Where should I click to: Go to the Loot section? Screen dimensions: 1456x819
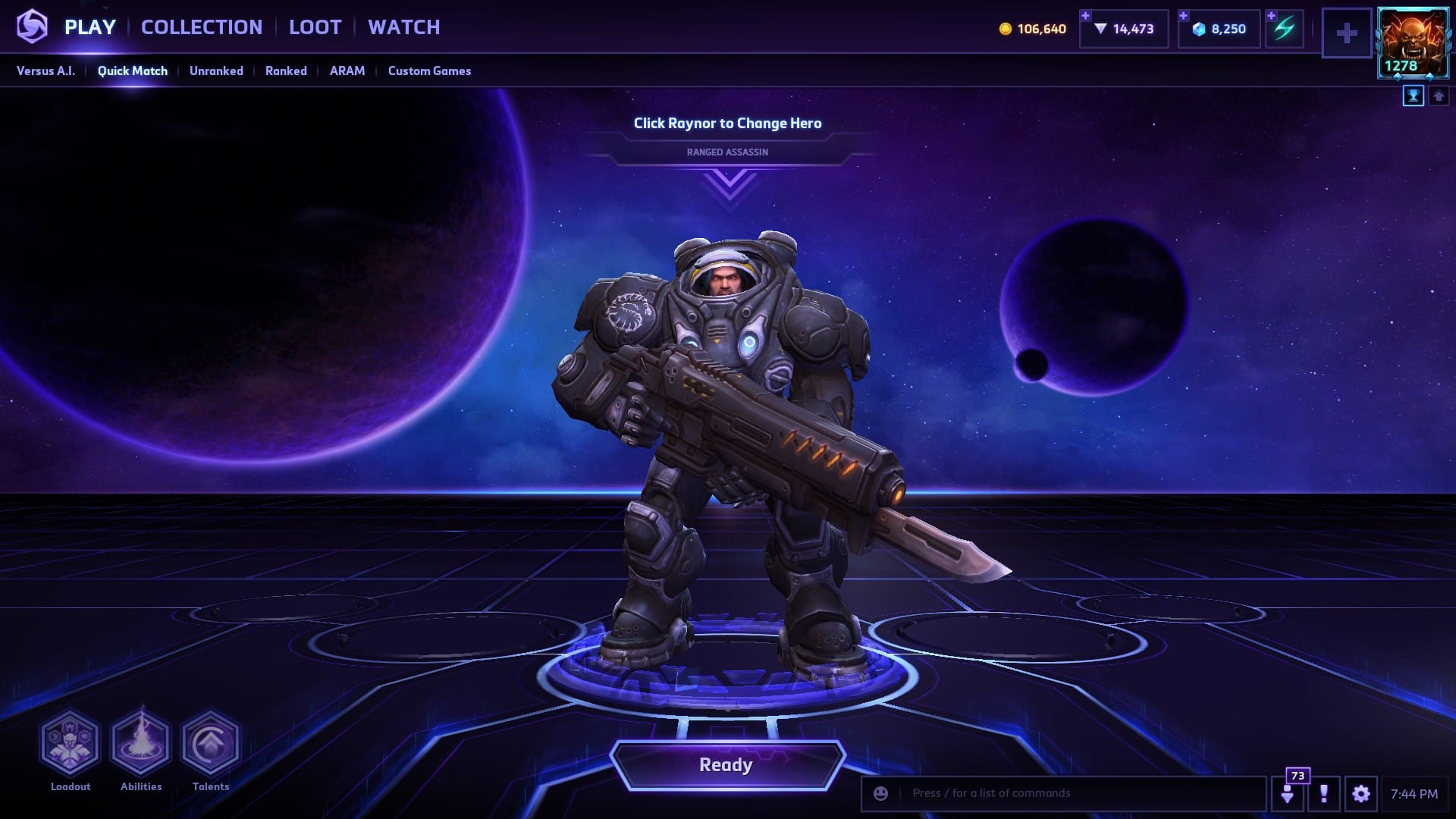click(x=315, y=27)
